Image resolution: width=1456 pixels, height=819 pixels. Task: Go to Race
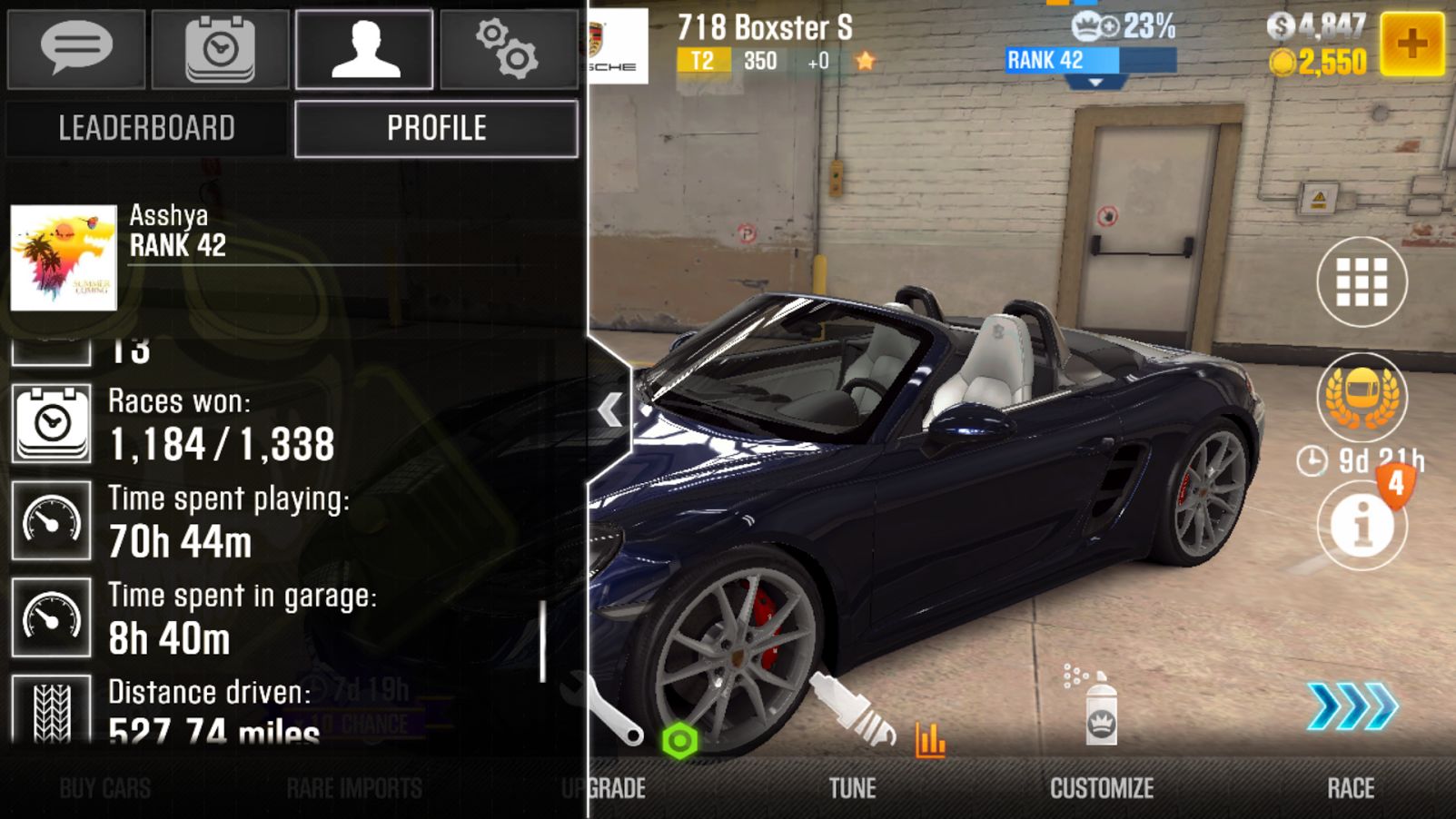pyautogui.click(x=1351, y=787)
